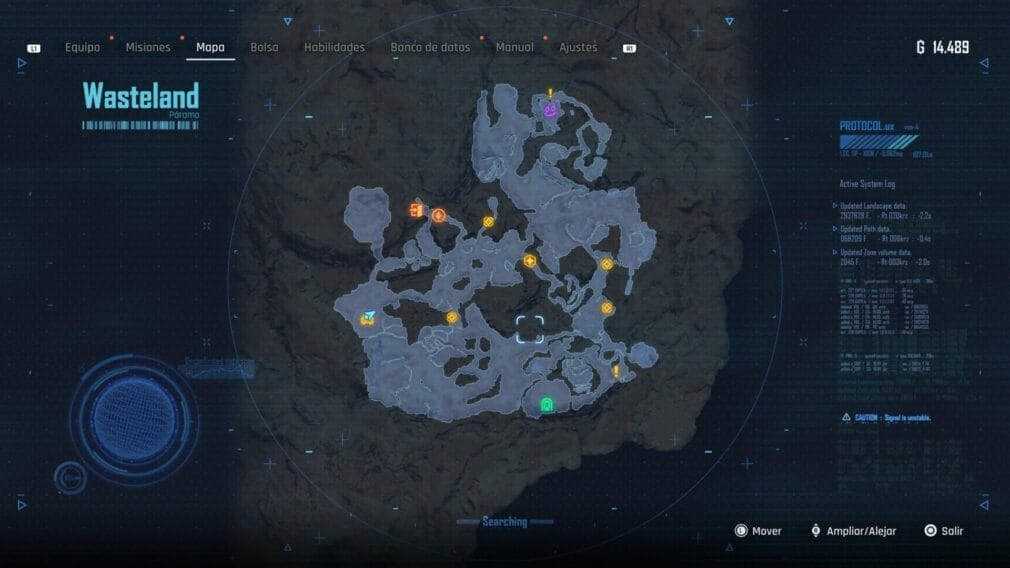Go to the Ajustes tab
This screenshot has height=568, width=1010.
[578, 47]
